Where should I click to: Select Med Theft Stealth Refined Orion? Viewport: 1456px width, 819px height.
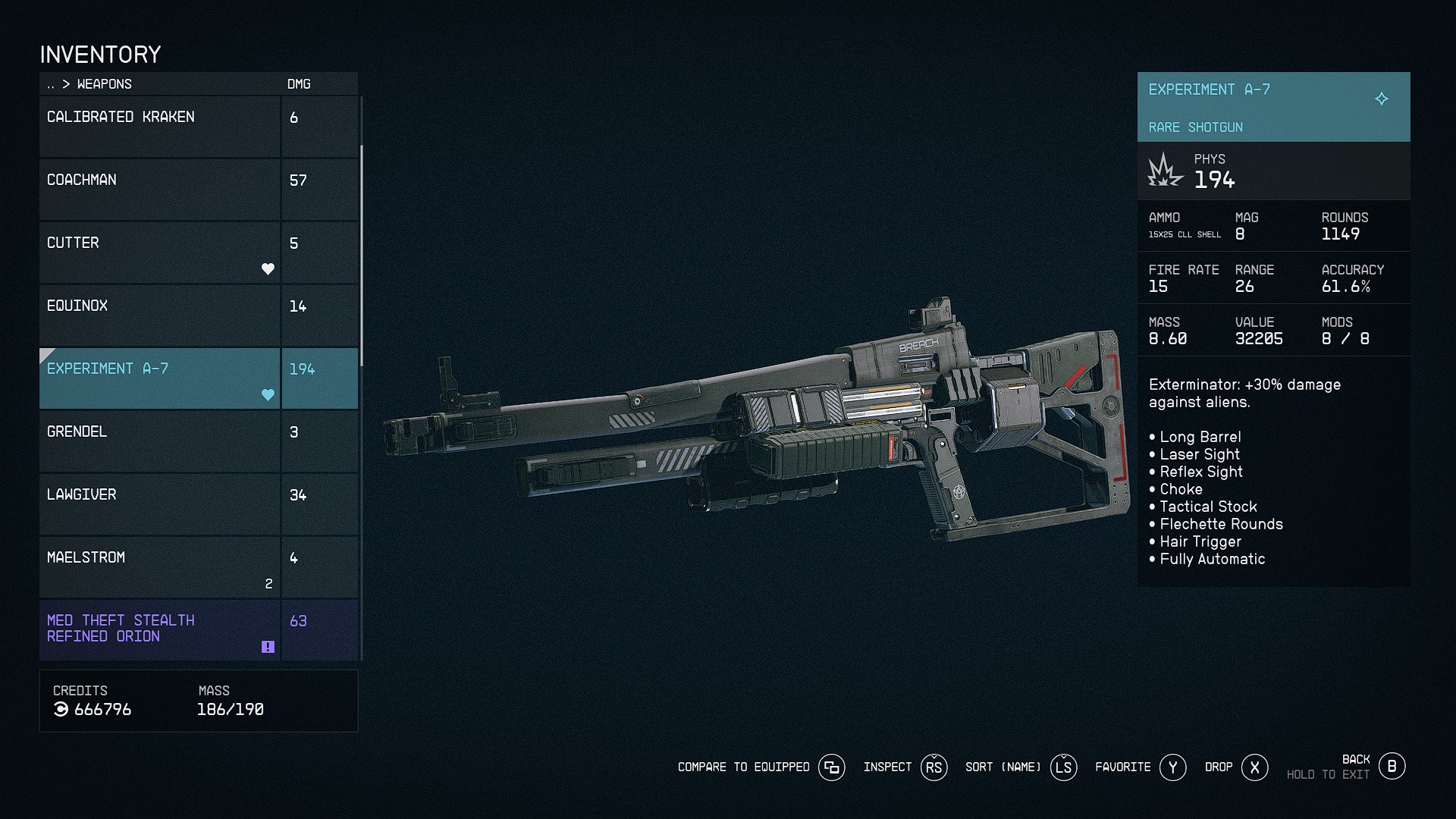click(x=159, y=629)
